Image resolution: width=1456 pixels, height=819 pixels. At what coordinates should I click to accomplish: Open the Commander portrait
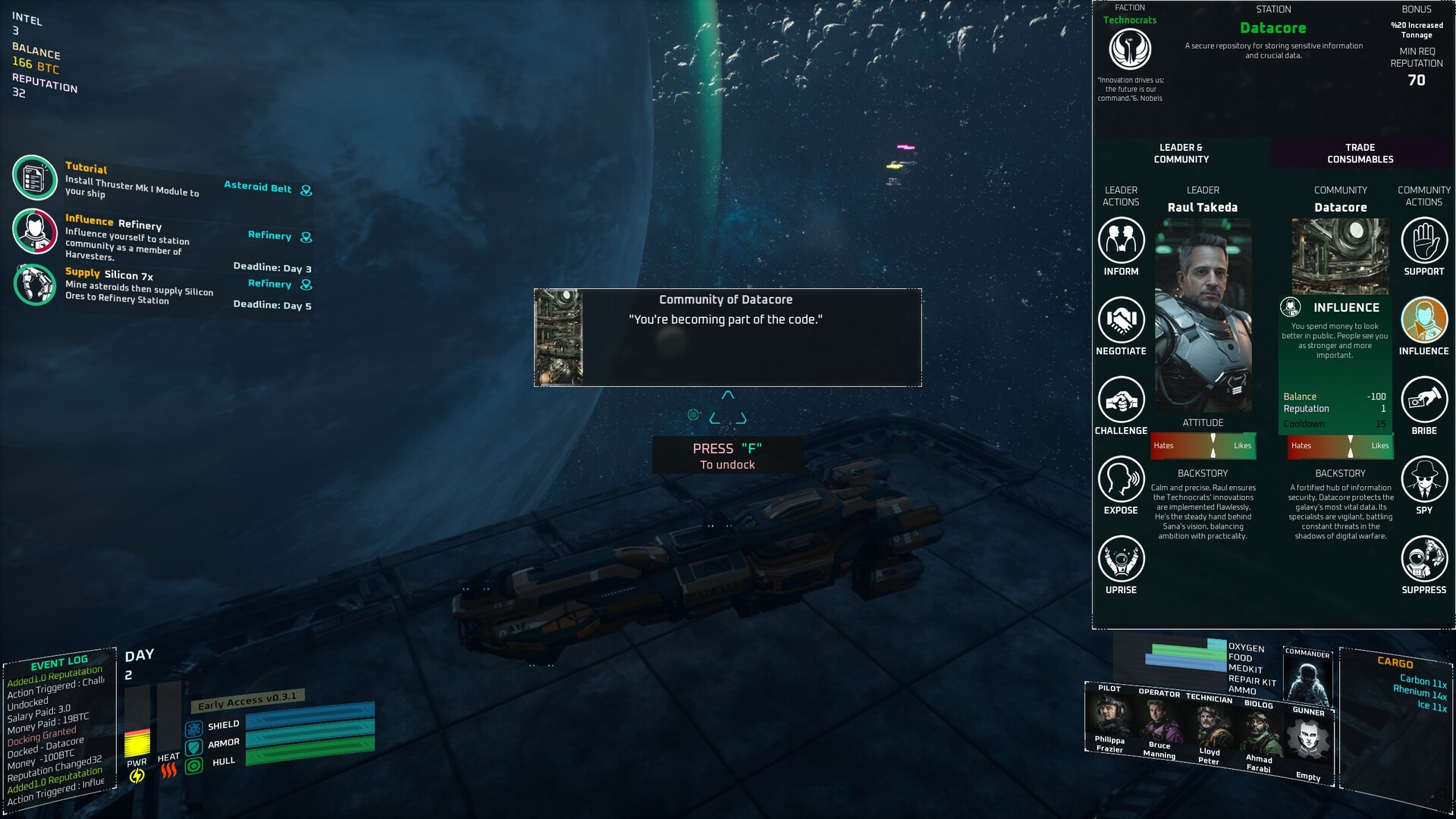[x=1307, y=678]
